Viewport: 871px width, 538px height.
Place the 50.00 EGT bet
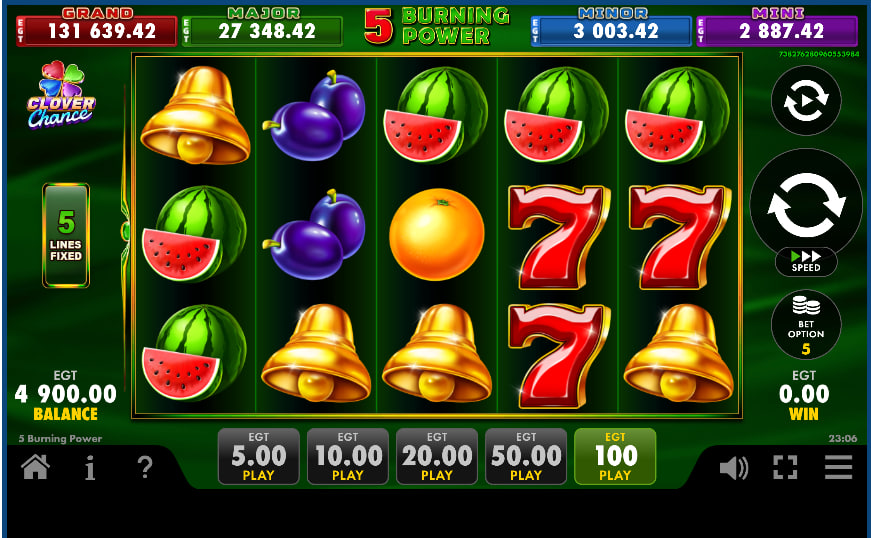pyautogui.click(x=525, y=457)
